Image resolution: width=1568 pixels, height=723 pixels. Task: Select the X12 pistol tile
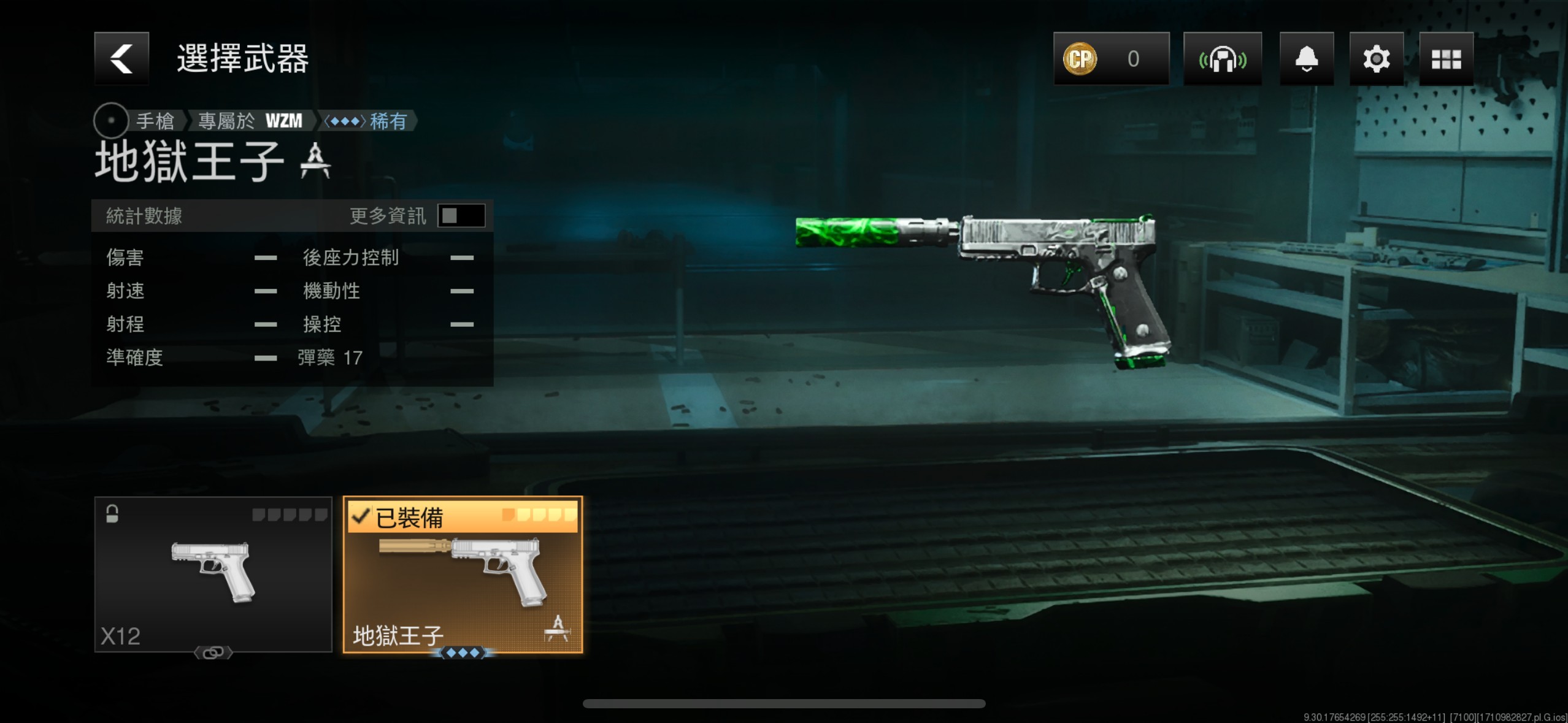pyautogui.click(x=213, y=574)
